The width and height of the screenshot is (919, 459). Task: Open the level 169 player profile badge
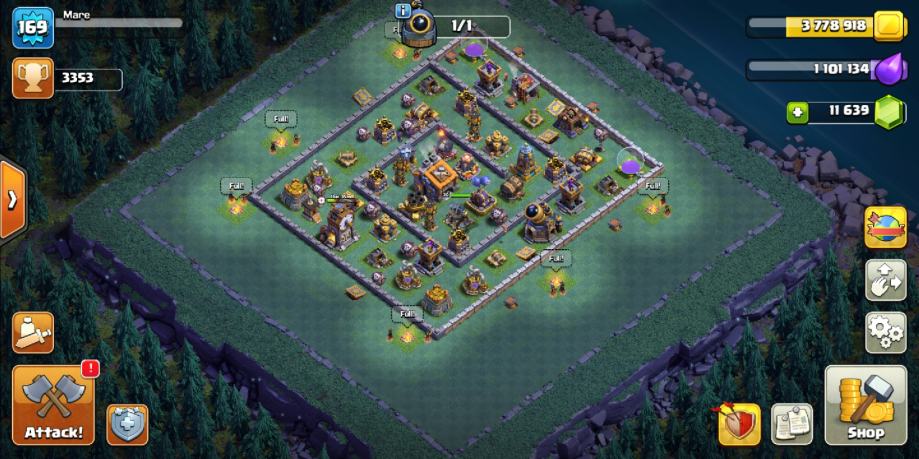(x=32, y=26)
